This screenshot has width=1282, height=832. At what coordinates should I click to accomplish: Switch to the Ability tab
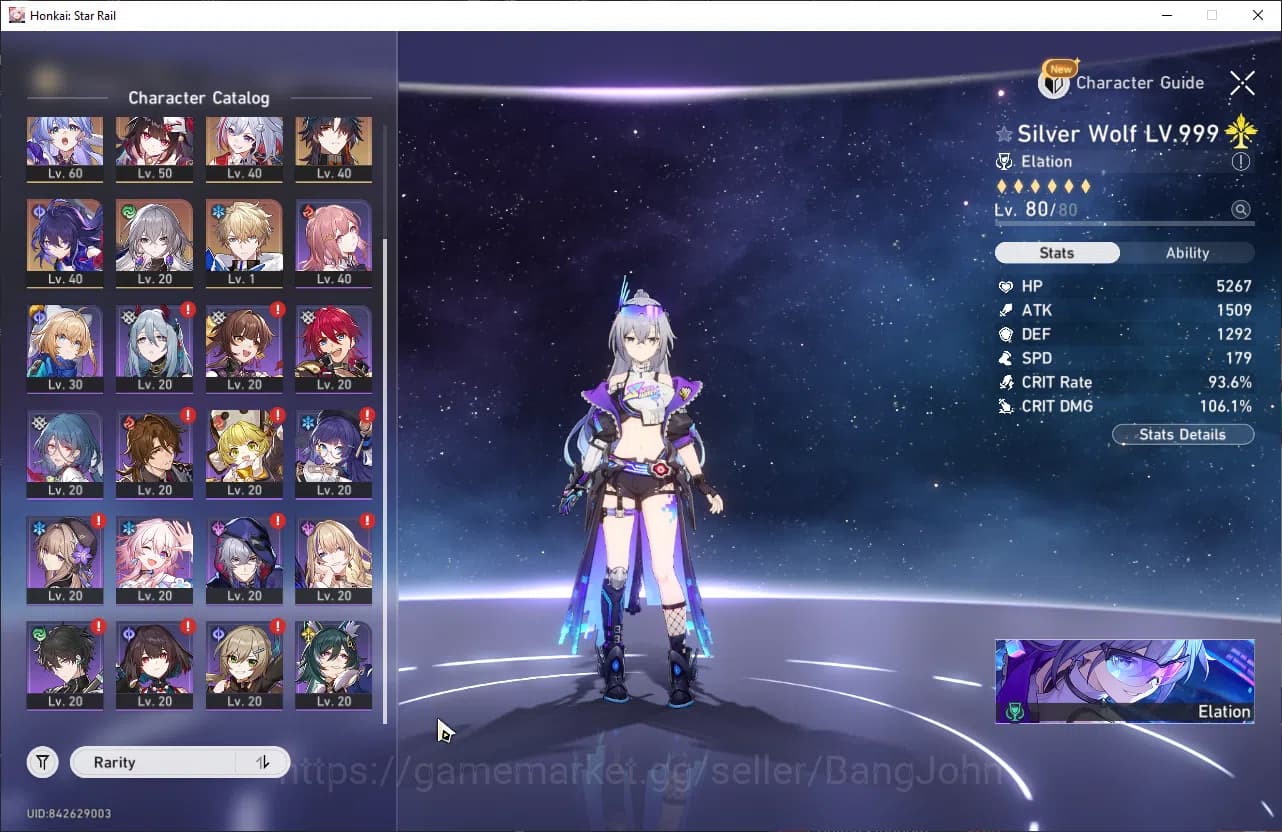click(1189, 252)
